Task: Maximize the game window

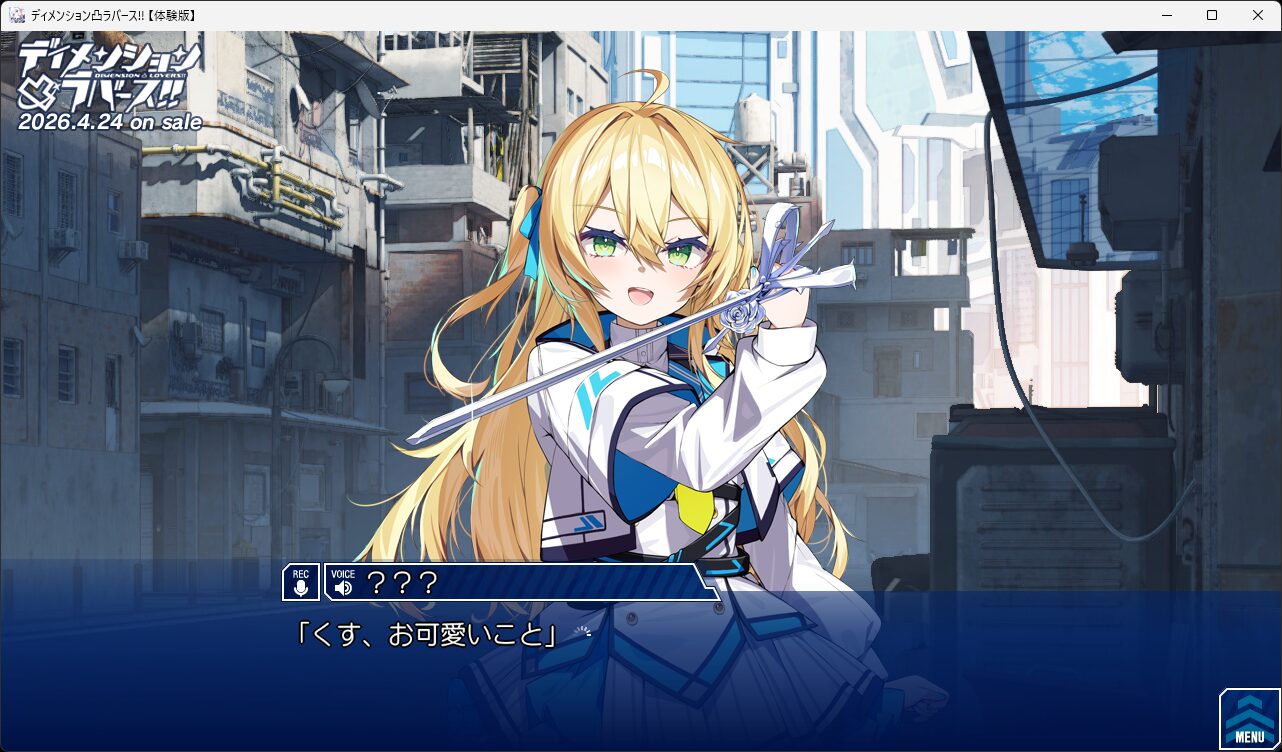Action: (x=1212, y=15)
